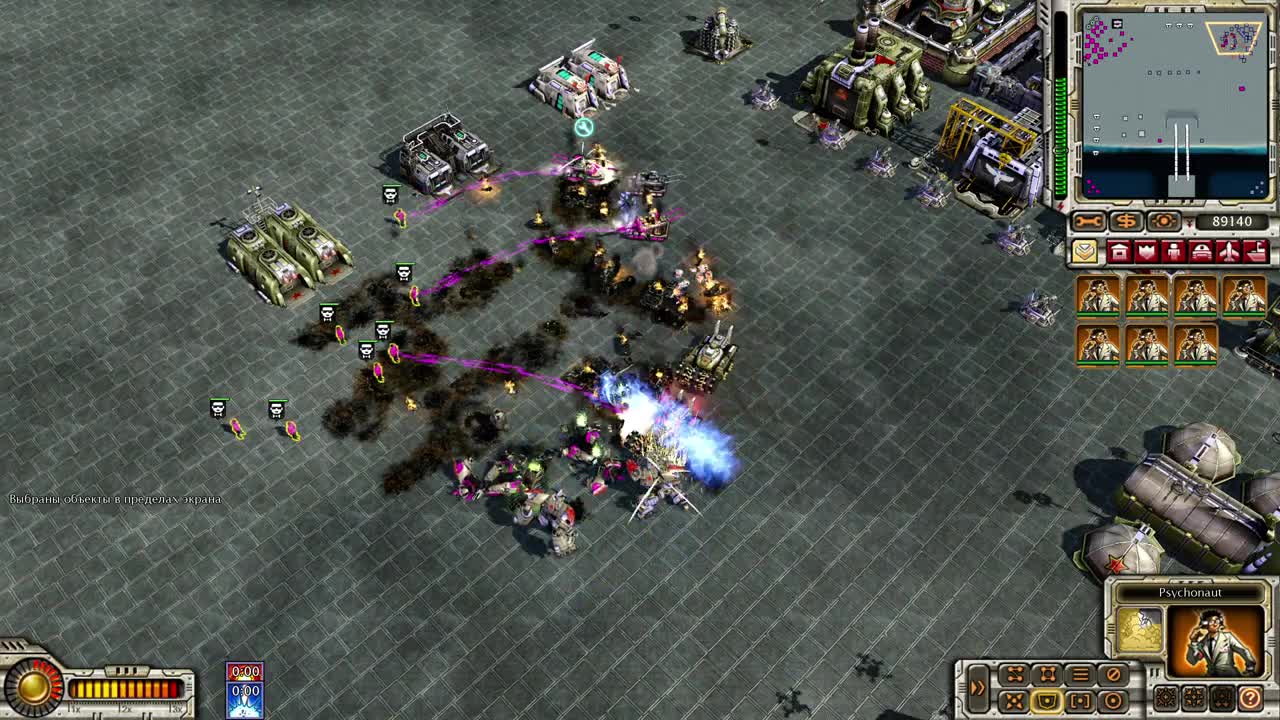Open the defenses production tab icon

coord(1146,251)
